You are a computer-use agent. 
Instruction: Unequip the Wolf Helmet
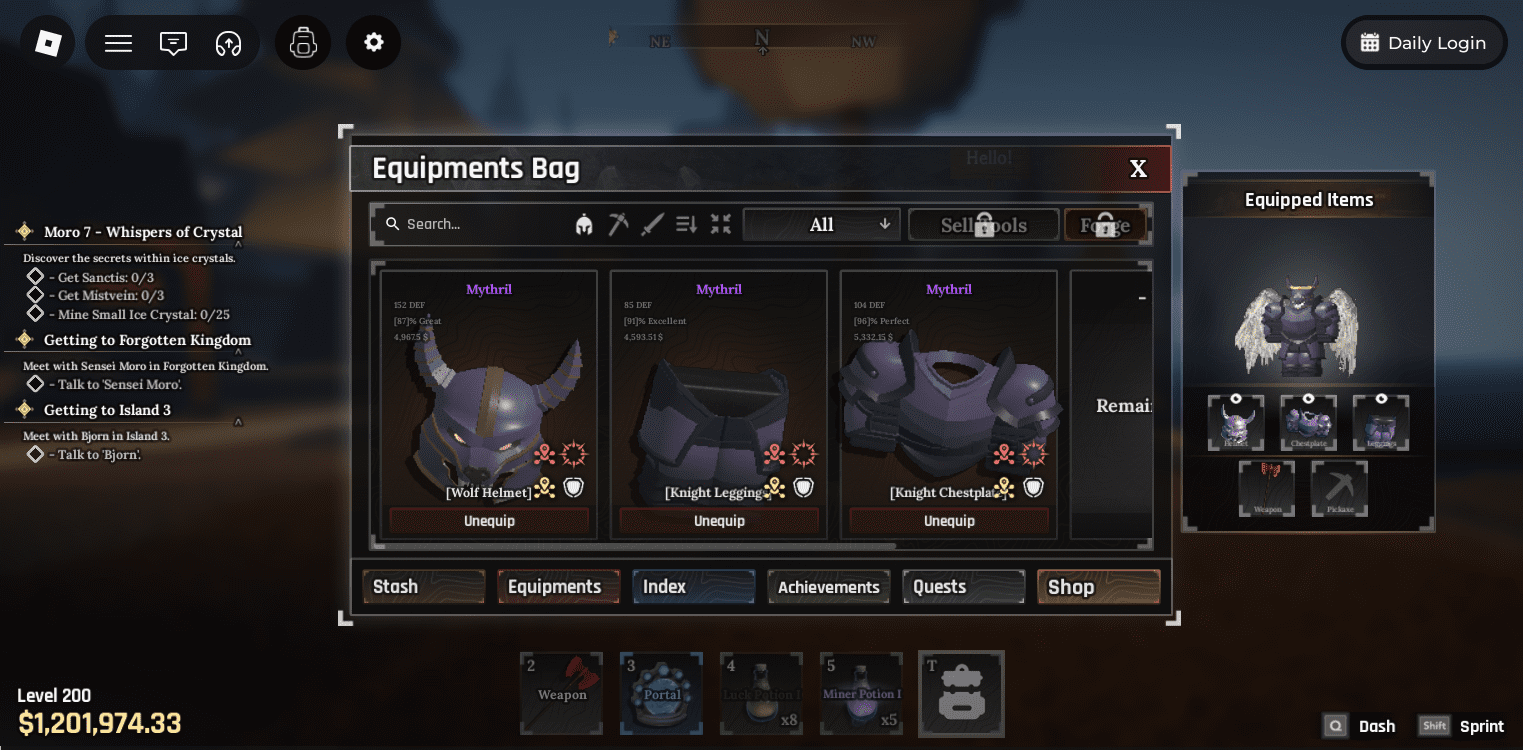pos(489,521)
